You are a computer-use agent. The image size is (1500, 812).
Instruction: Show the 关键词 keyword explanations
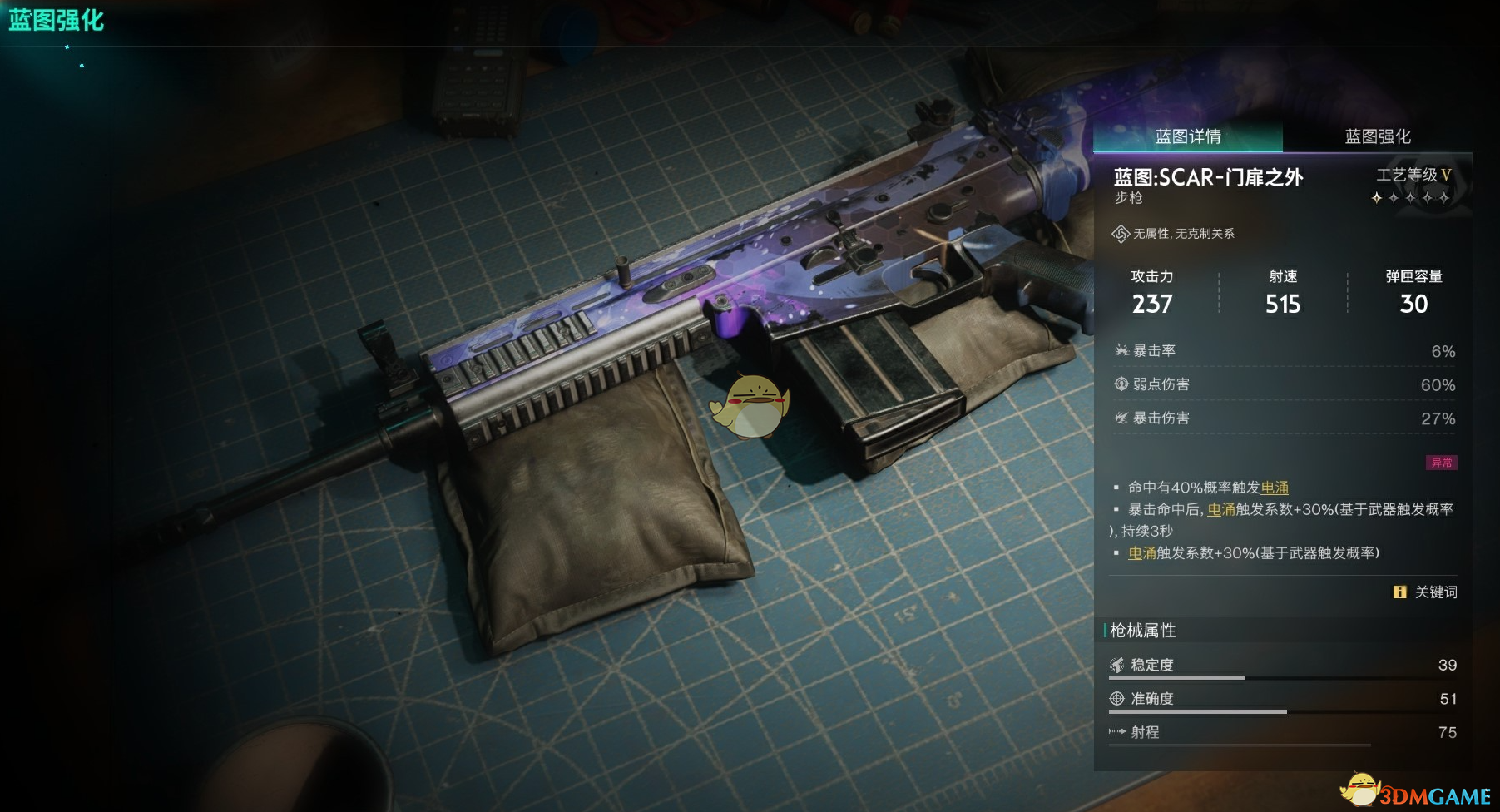coord(1426,592)
